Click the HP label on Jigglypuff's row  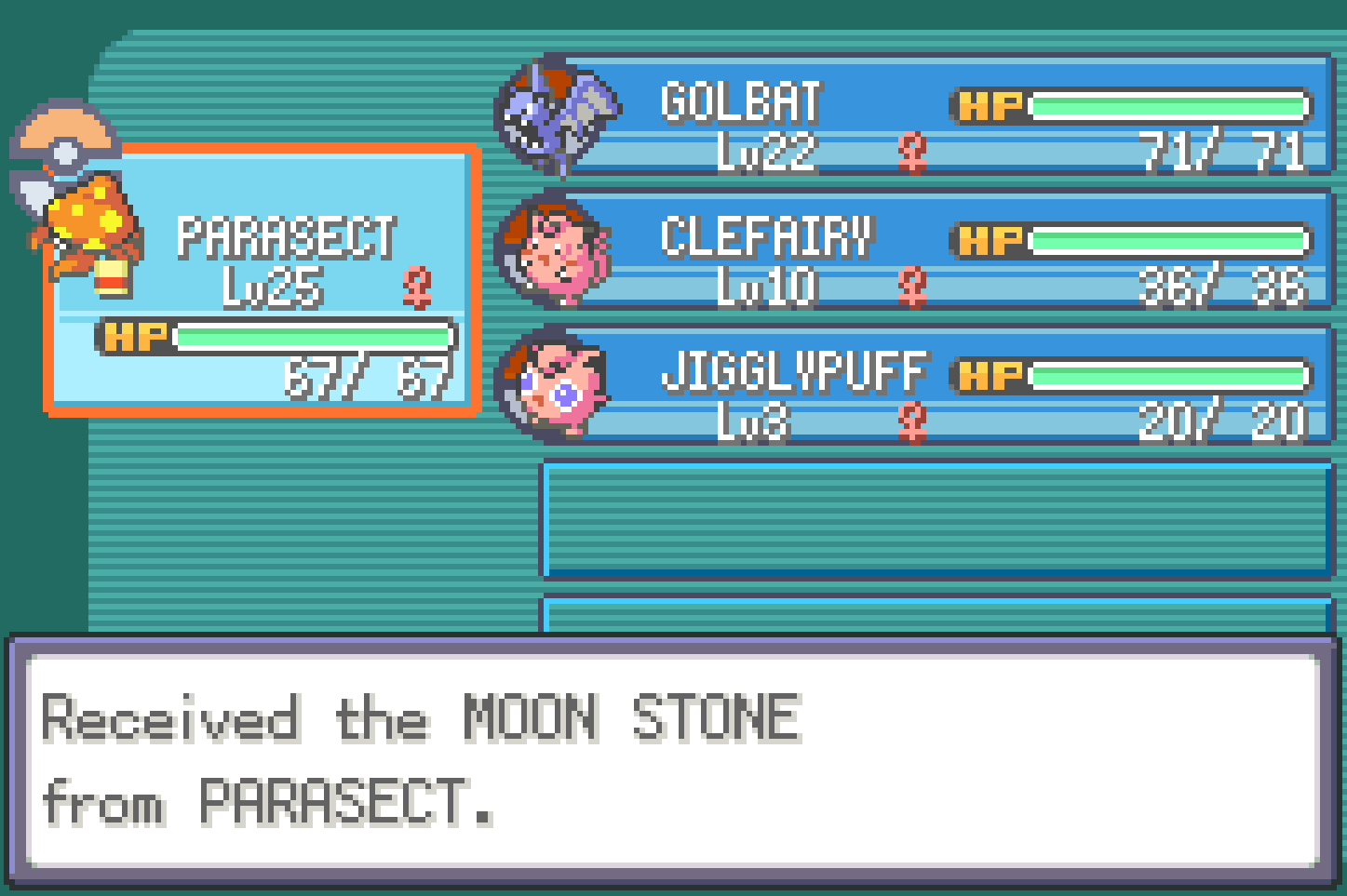(x=990, y=374)
